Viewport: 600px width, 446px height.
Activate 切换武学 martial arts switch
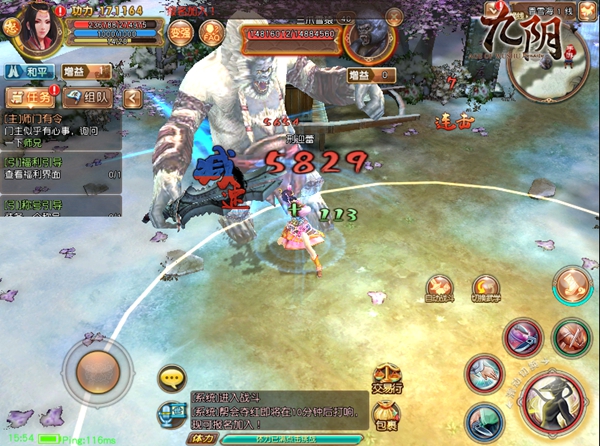tap(486, 289)
